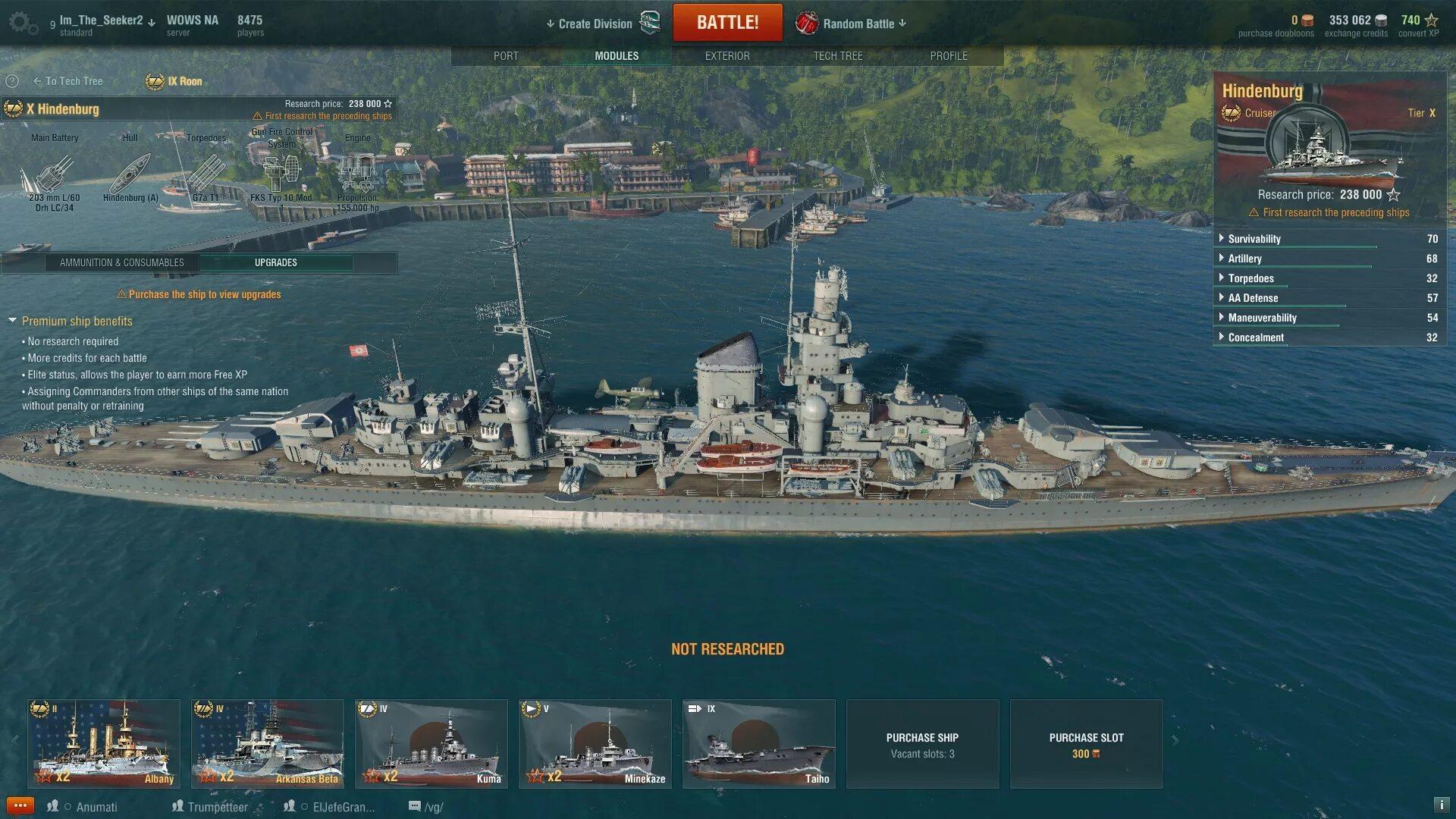Expand the Concealment stat row

point(1256,337)
